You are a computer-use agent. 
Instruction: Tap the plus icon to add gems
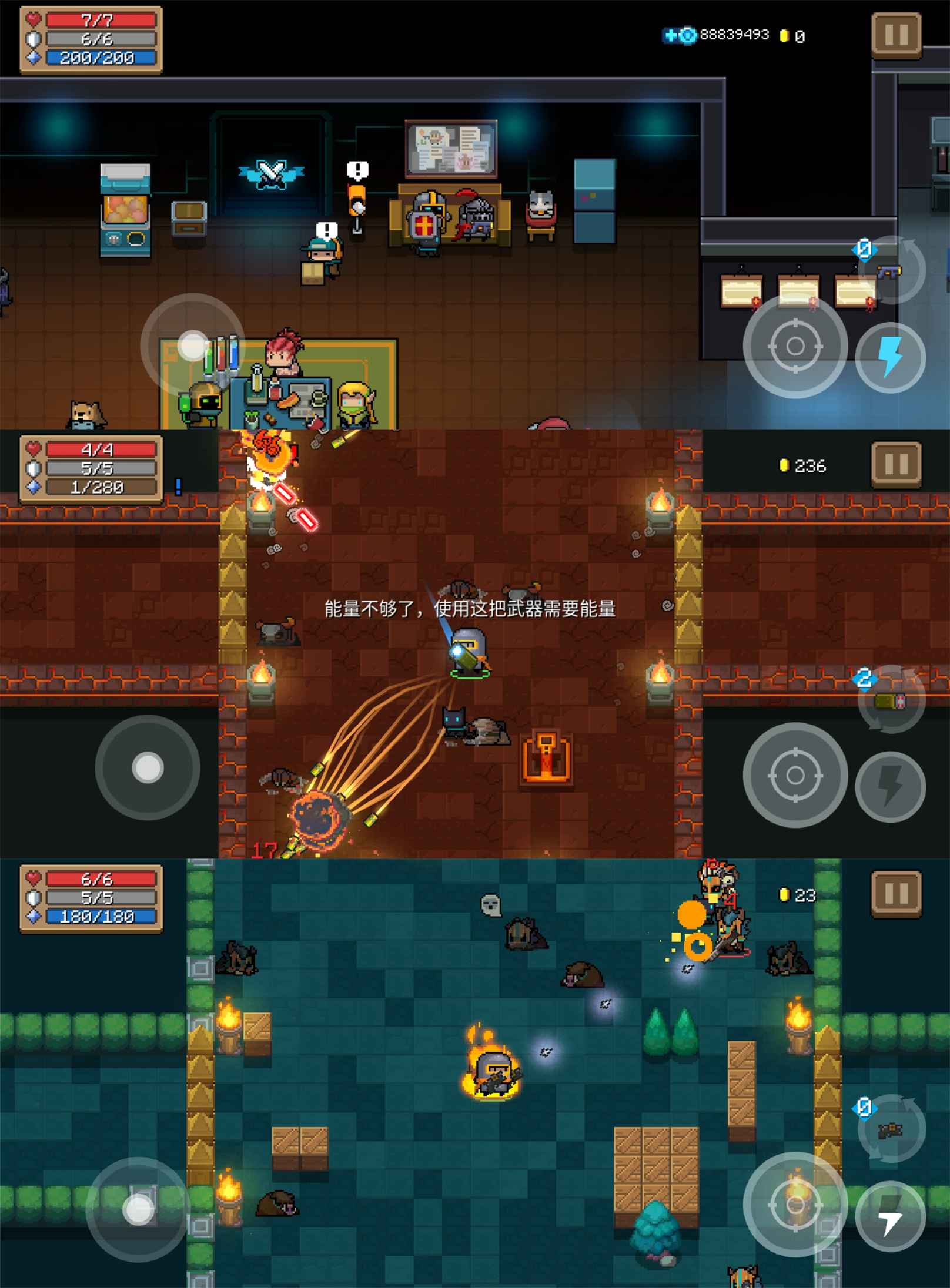point(670,36)
